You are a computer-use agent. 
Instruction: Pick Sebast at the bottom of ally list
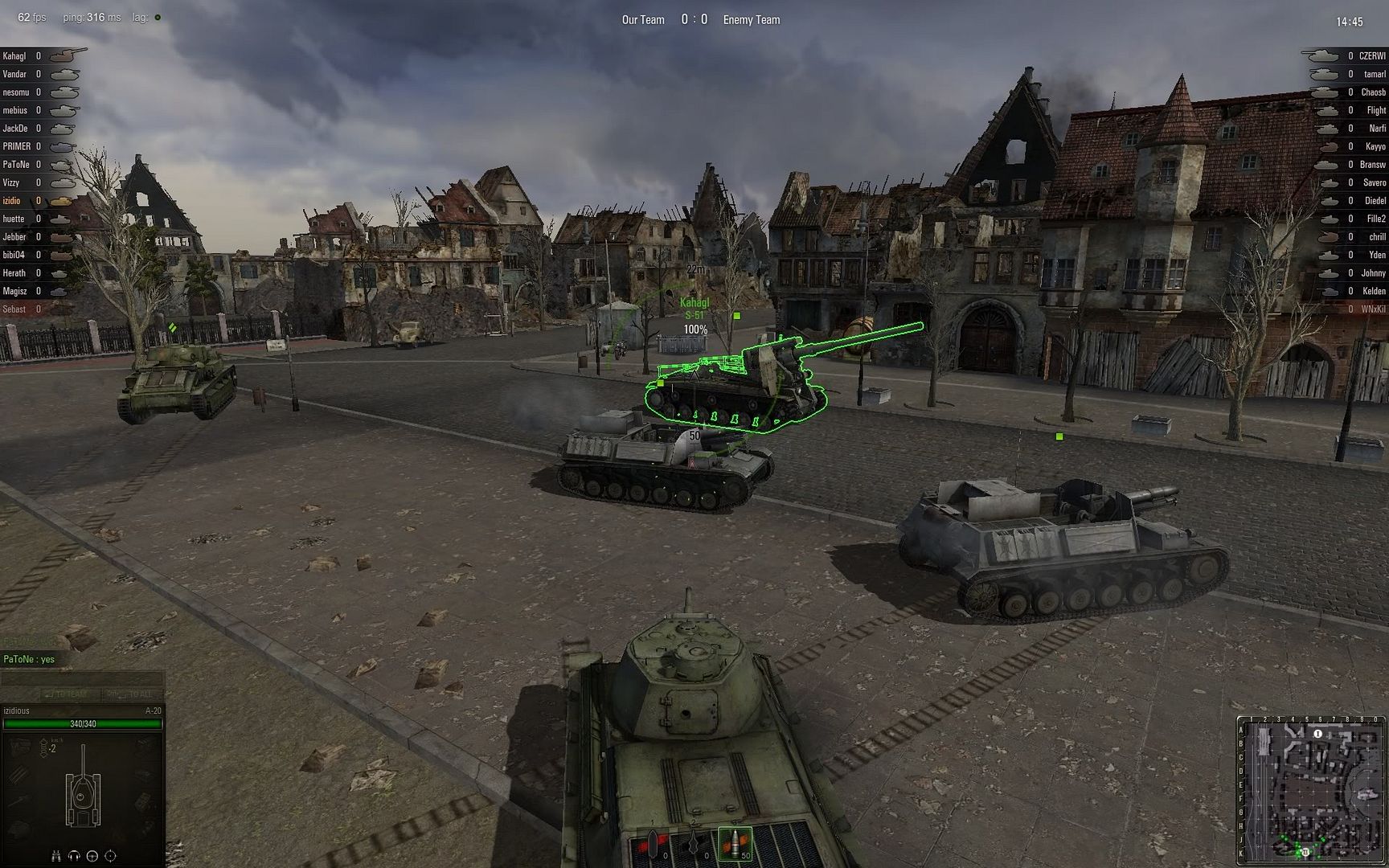tap(14, 309)
